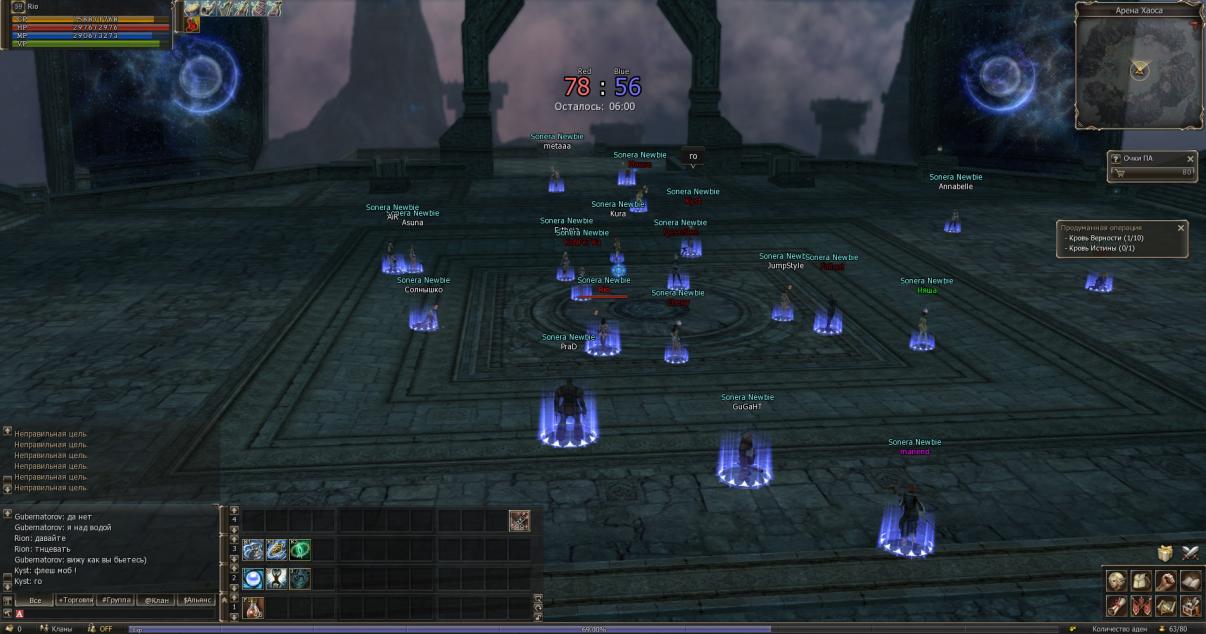The width and height of the screenshot is (1206, 634).
Task: Select the #Группа chat tab
Action: click(116, 600)
